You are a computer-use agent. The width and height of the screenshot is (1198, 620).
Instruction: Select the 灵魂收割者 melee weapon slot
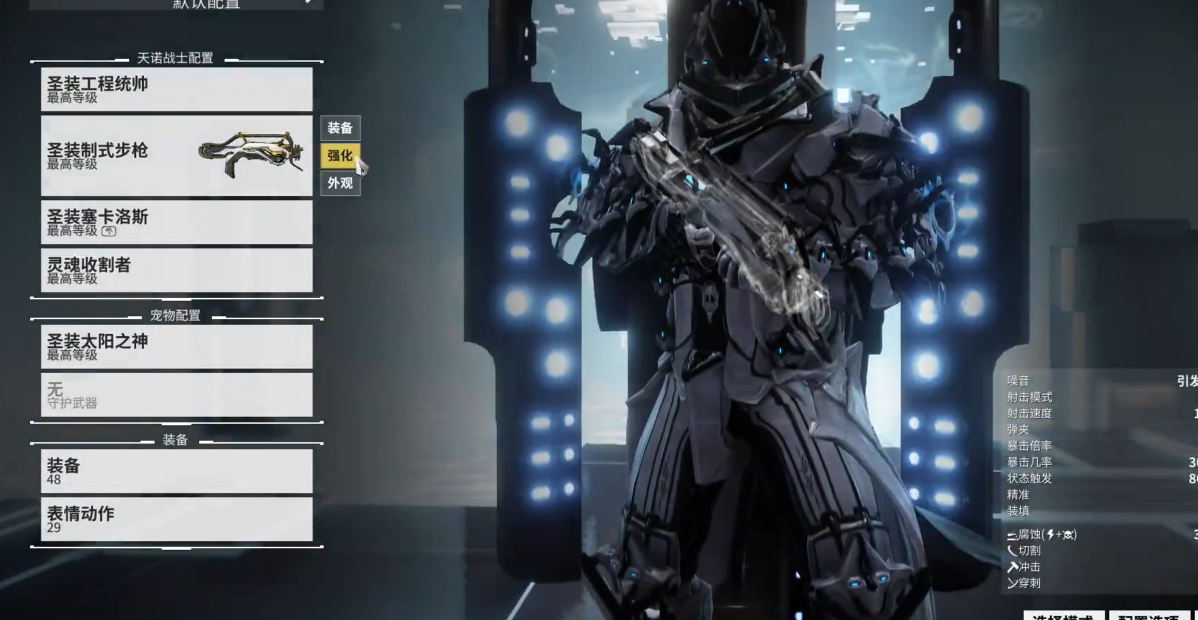point(176,270)
